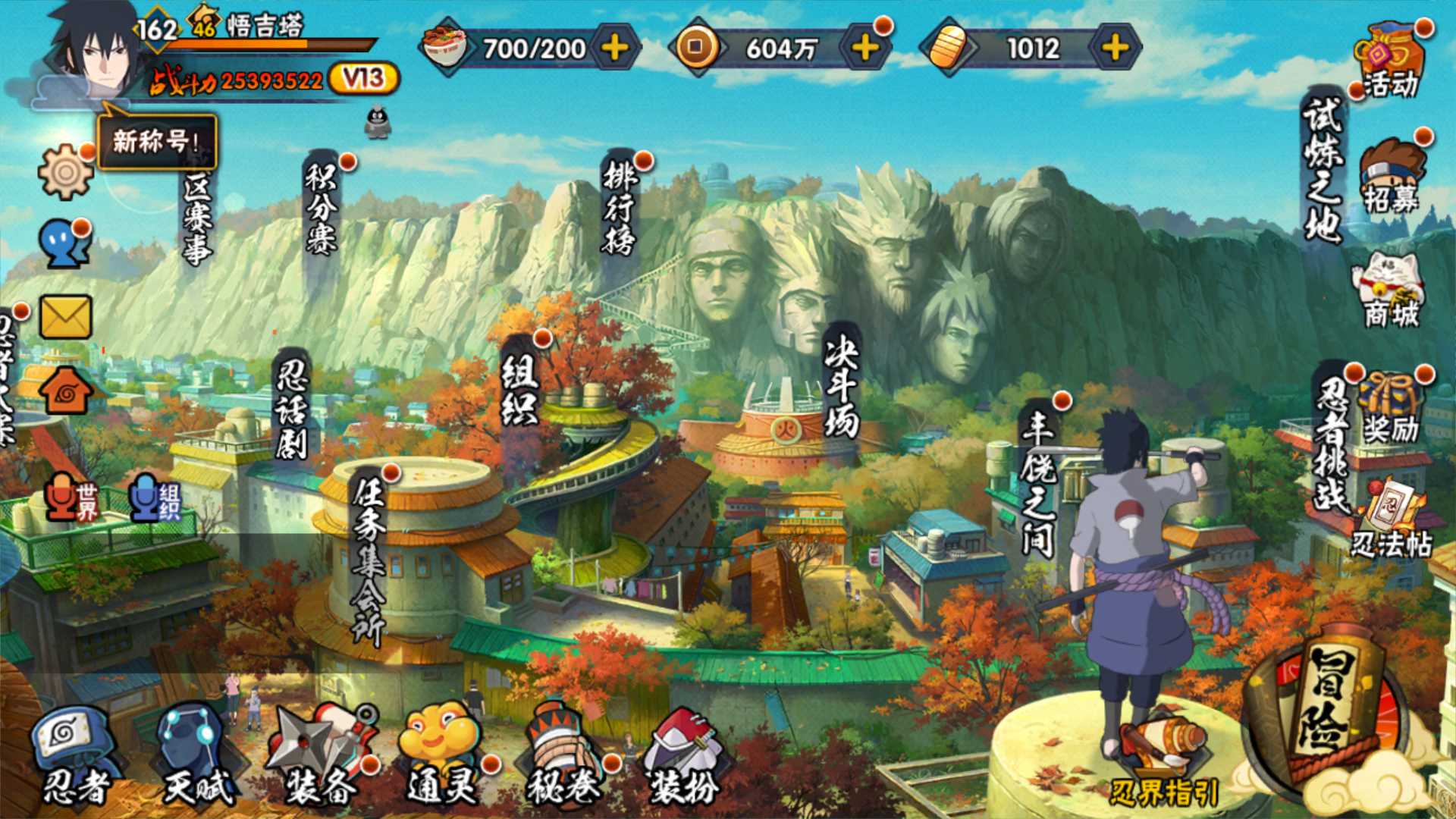1456x819 pixels.
Task: Open the yellow mail envelope
Action: (x=65, y=316)
